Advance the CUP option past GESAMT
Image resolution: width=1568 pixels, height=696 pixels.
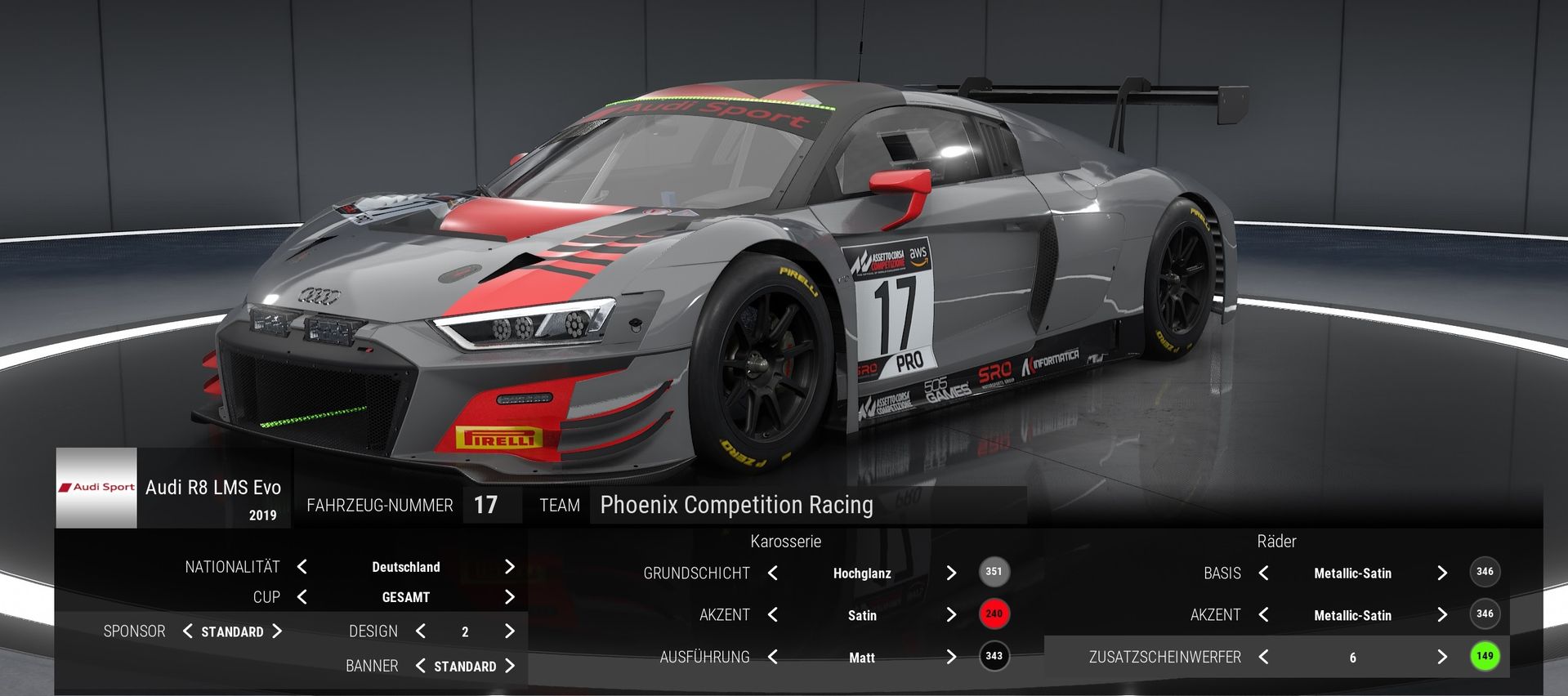pos(510,597)
